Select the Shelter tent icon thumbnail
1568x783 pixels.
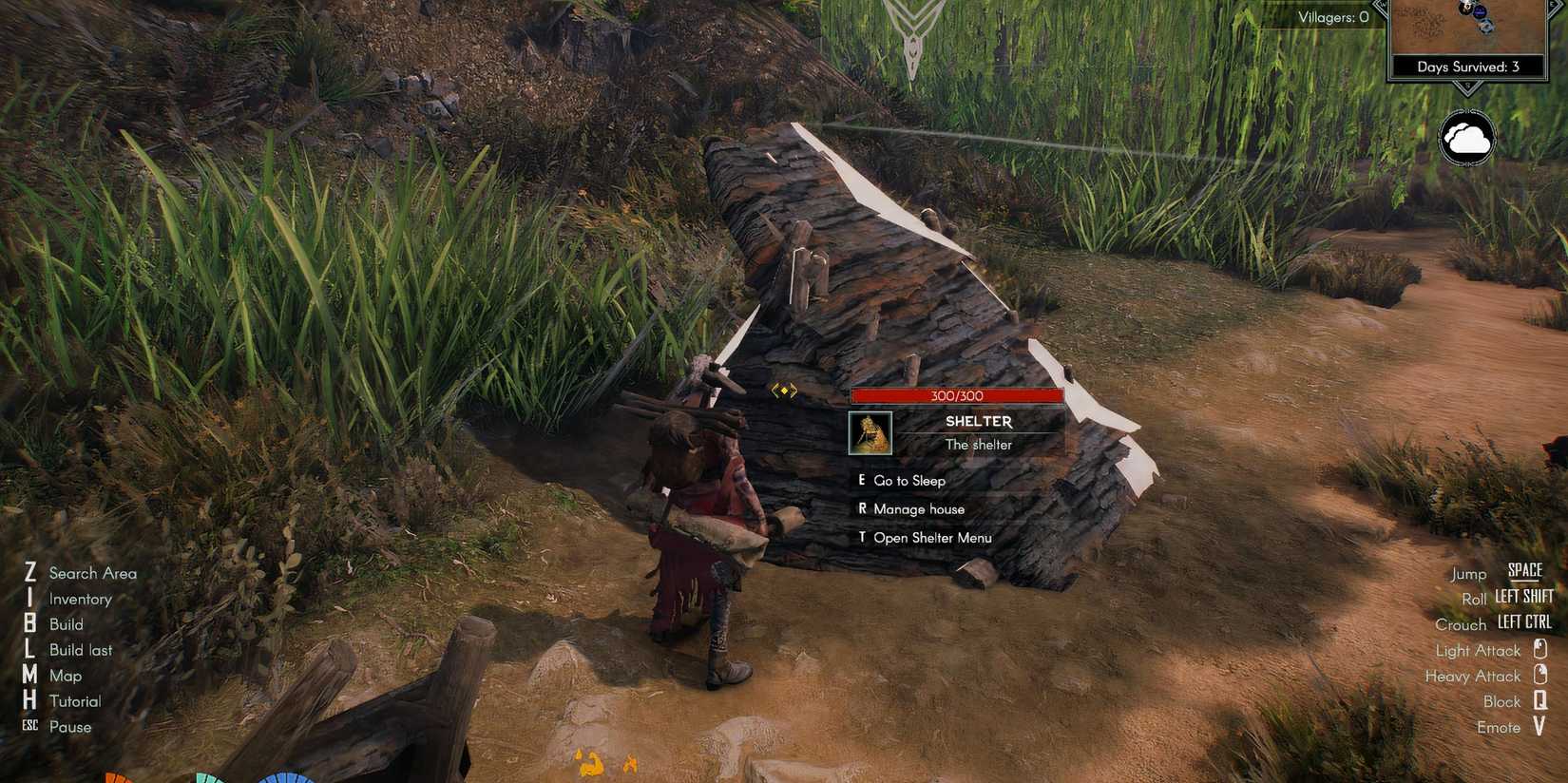[870, 433]
